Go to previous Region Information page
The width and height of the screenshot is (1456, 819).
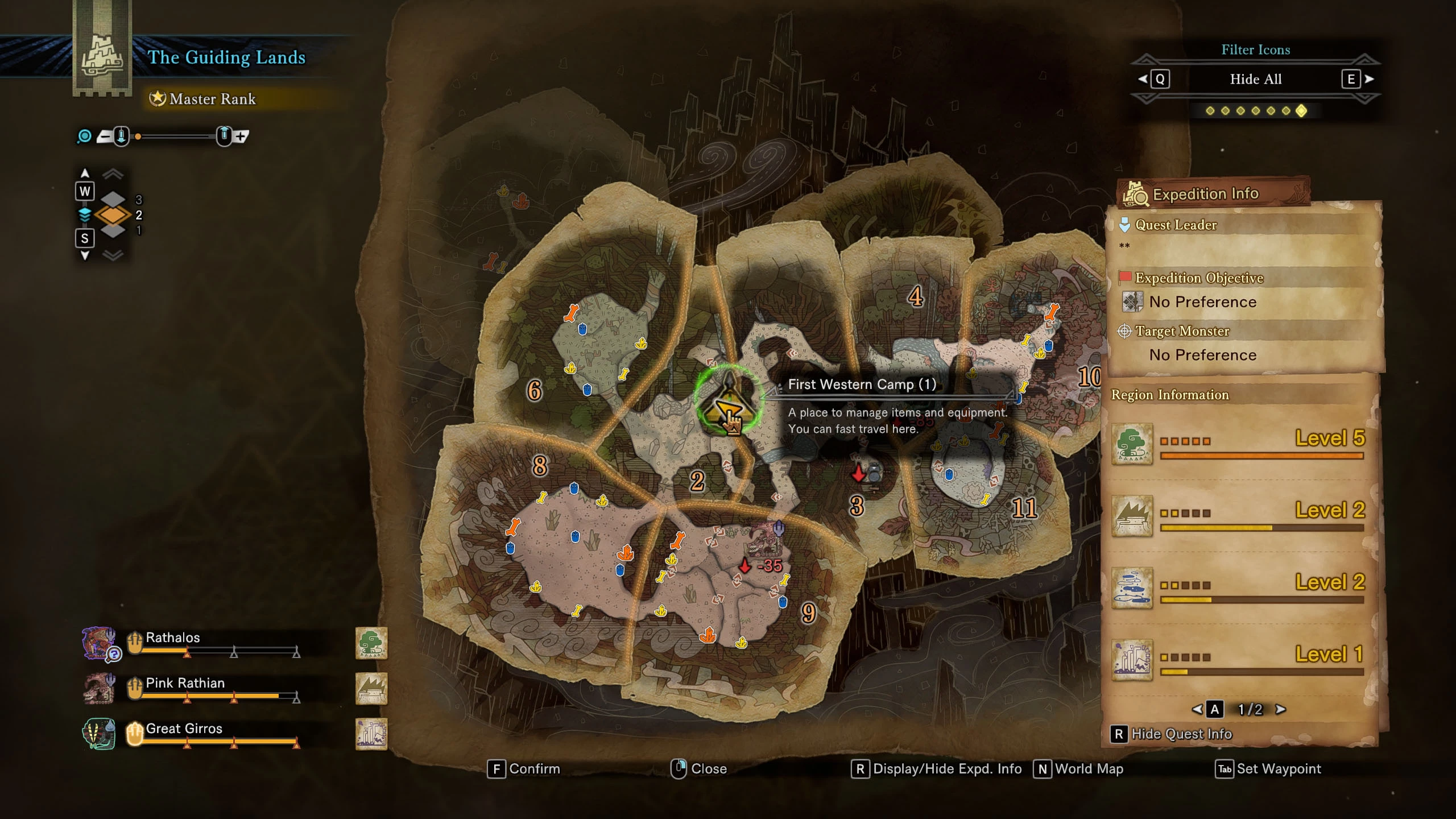(1198, 709)
